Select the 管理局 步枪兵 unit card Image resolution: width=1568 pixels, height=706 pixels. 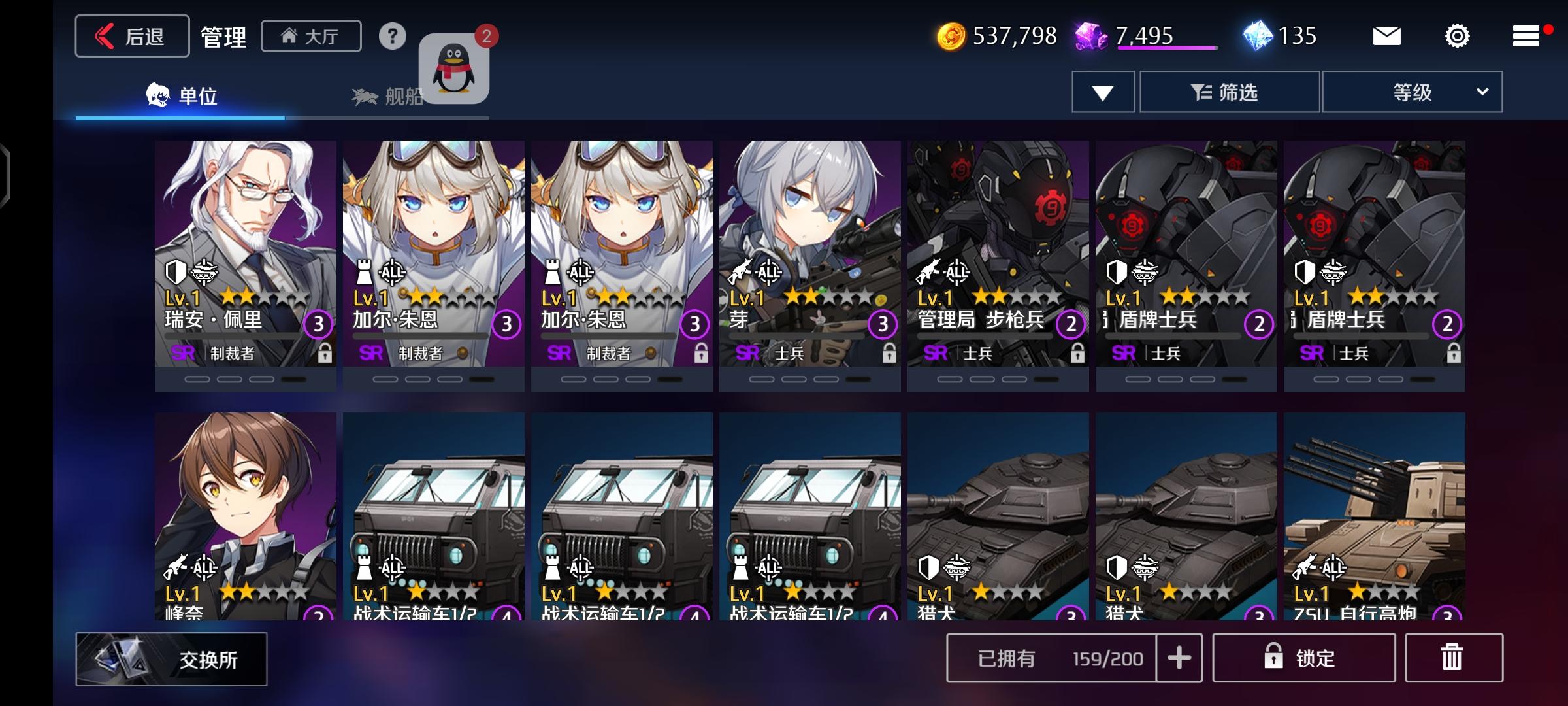click(998, 261)
